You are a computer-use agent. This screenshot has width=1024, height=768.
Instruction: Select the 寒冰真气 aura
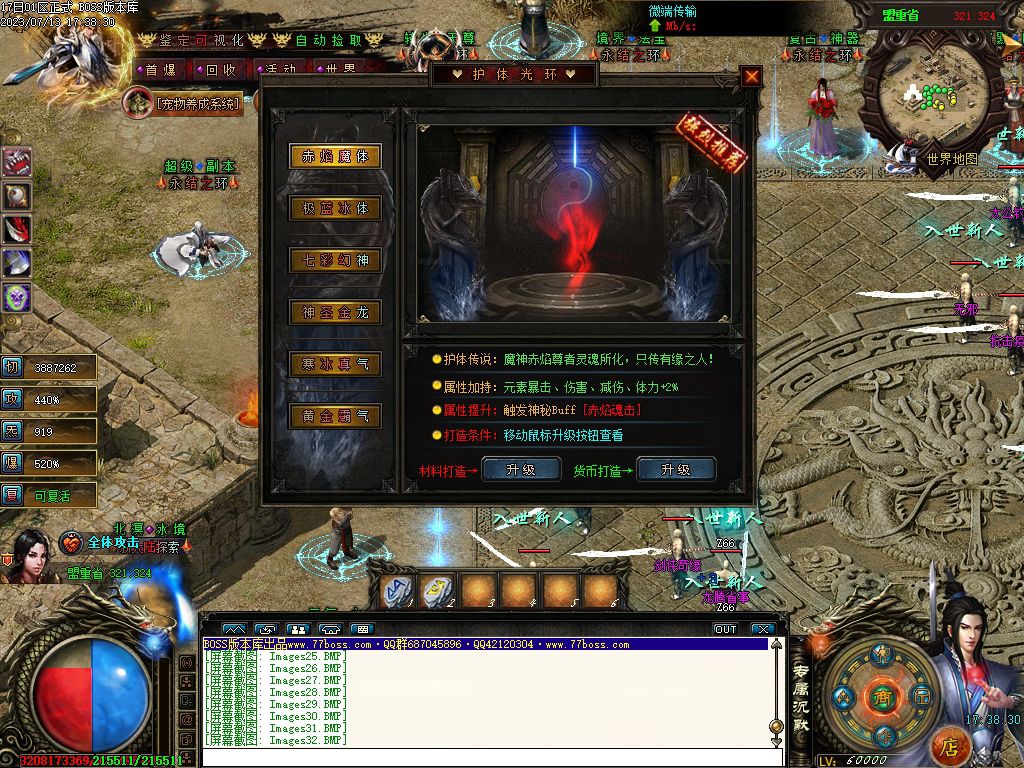coord(335,364)
